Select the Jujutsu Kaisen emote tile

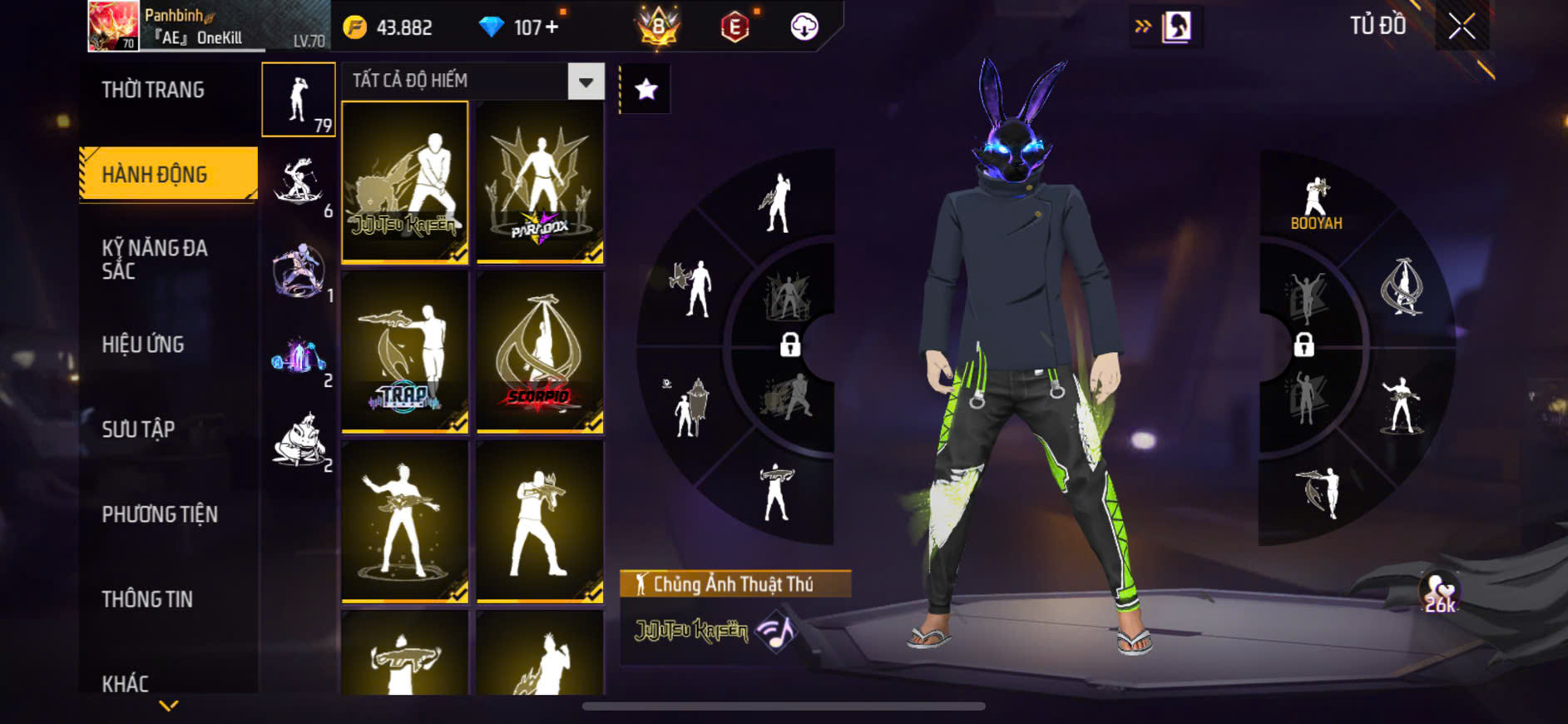(x=405, y=182)
